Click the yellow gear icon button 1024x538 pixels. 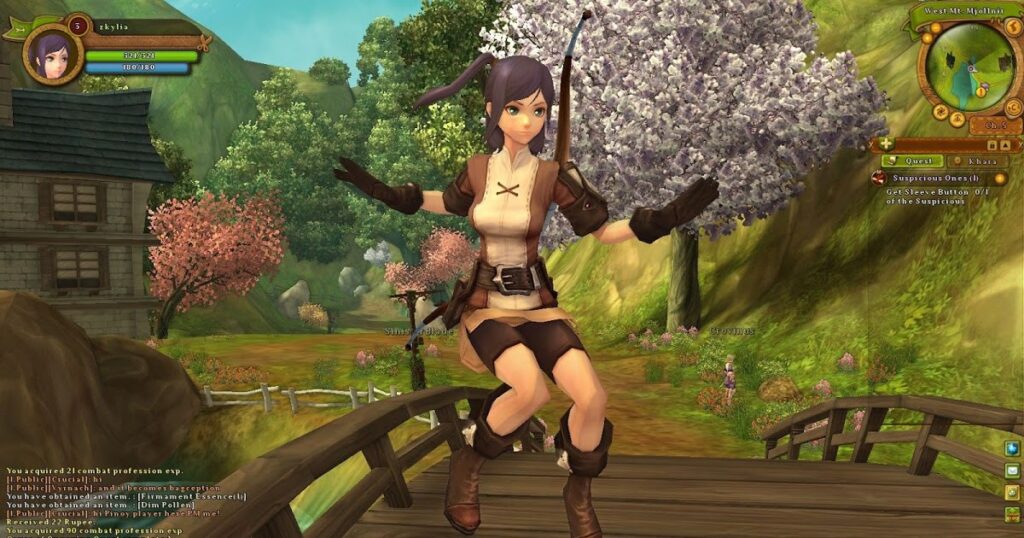pos(1012,492)
